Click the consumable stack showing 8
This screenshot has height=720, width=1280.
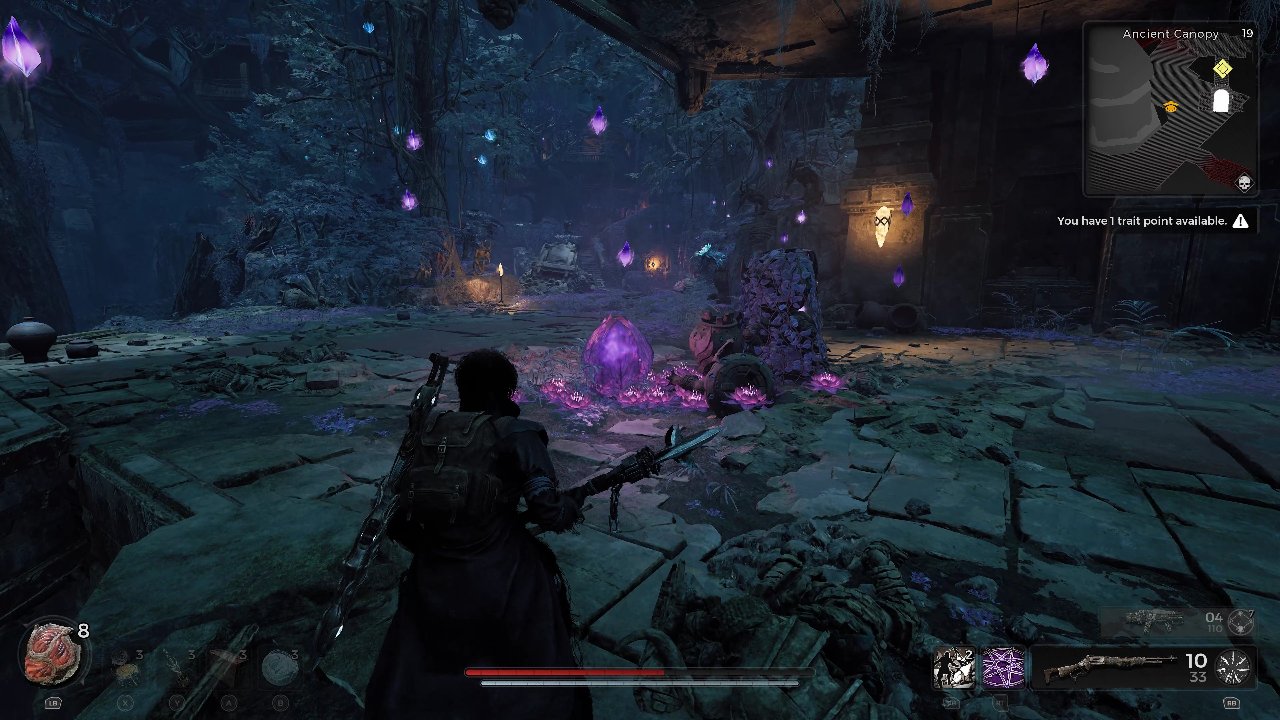pyautogui.click(x=83, y=632)
